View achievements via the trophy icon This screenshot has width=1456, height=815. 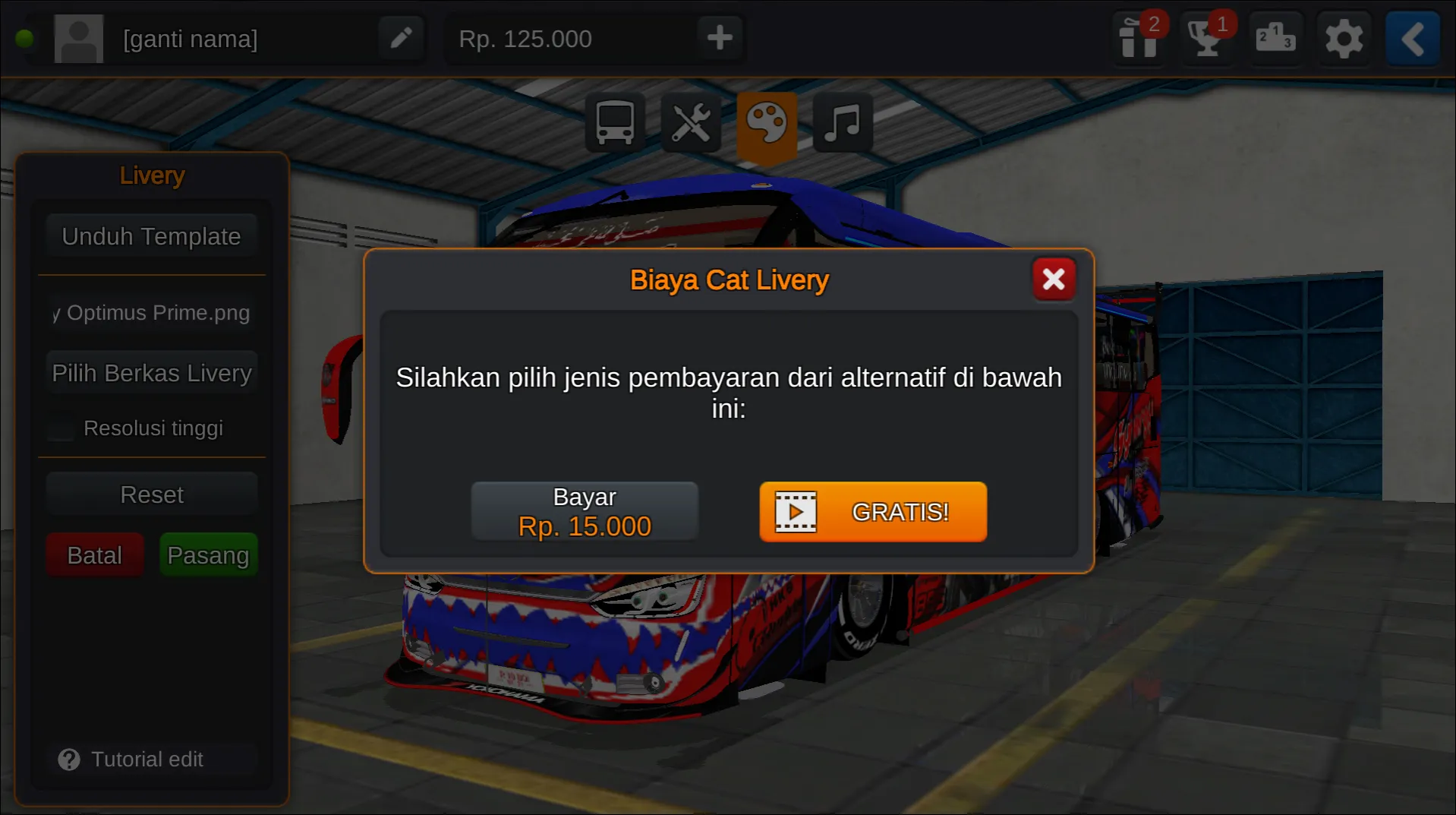[1205, 38]
